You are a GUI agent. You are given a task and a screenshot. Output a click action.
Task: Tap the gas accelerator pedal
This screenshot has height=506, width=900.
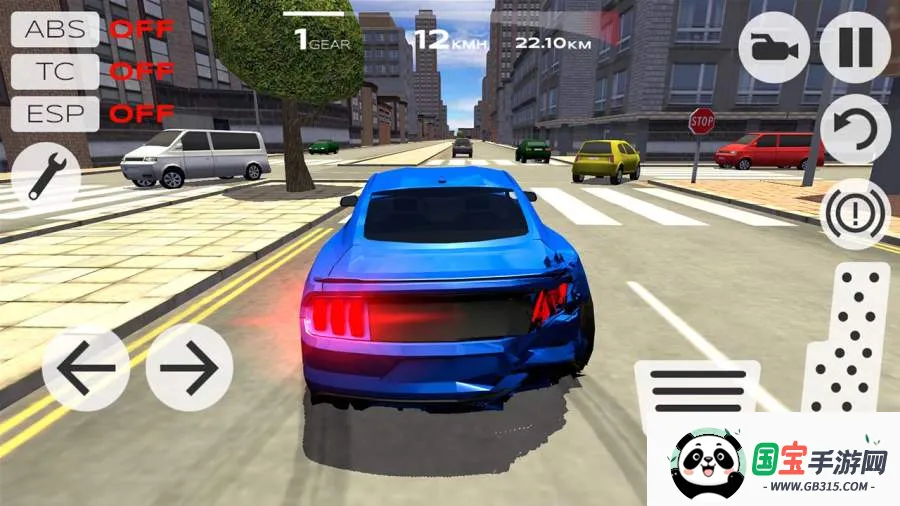click(x=848, y=338)
